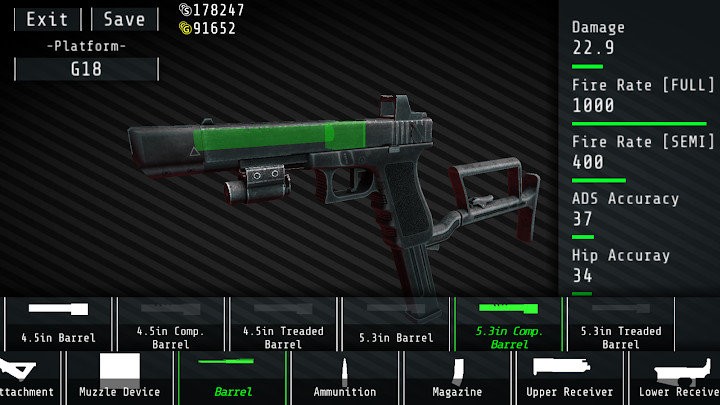Save the current weapon build
This screenshot has width=720, height=405.
pyautogui.click(x=124, y=19)
